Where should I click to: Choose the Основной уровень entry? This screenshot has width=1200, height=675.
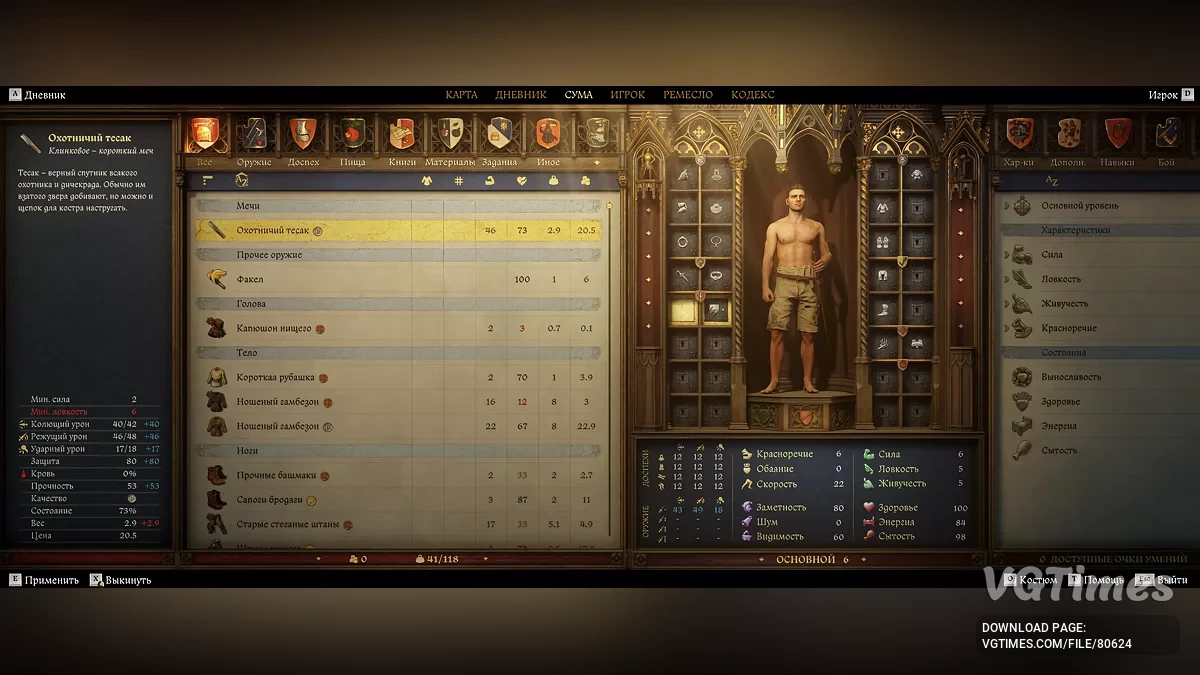1080,206
